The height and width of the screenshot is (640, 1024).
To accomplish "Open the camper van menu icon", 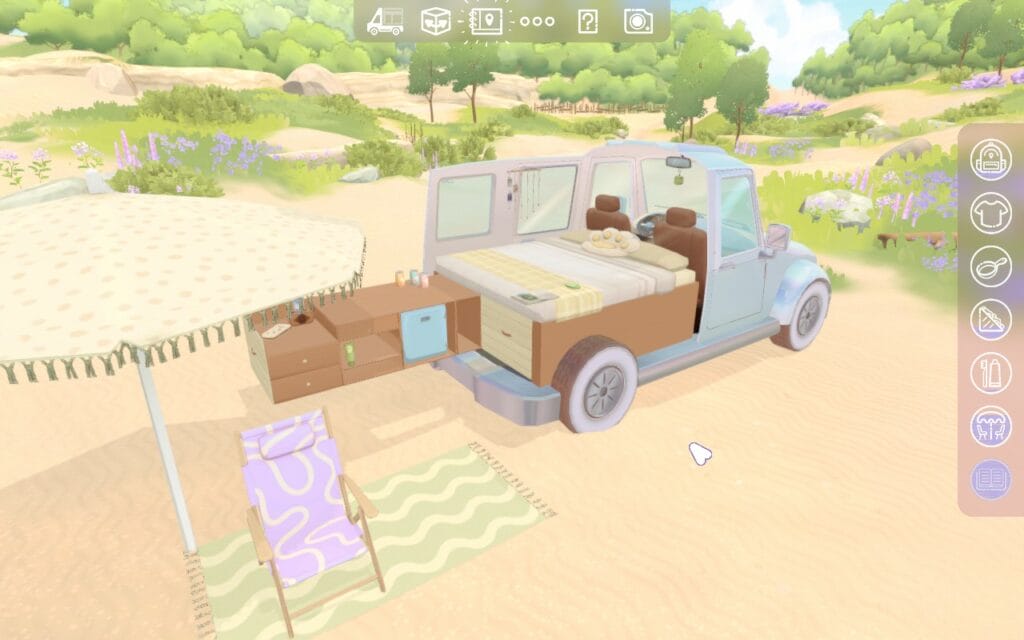I will point(385,21).
